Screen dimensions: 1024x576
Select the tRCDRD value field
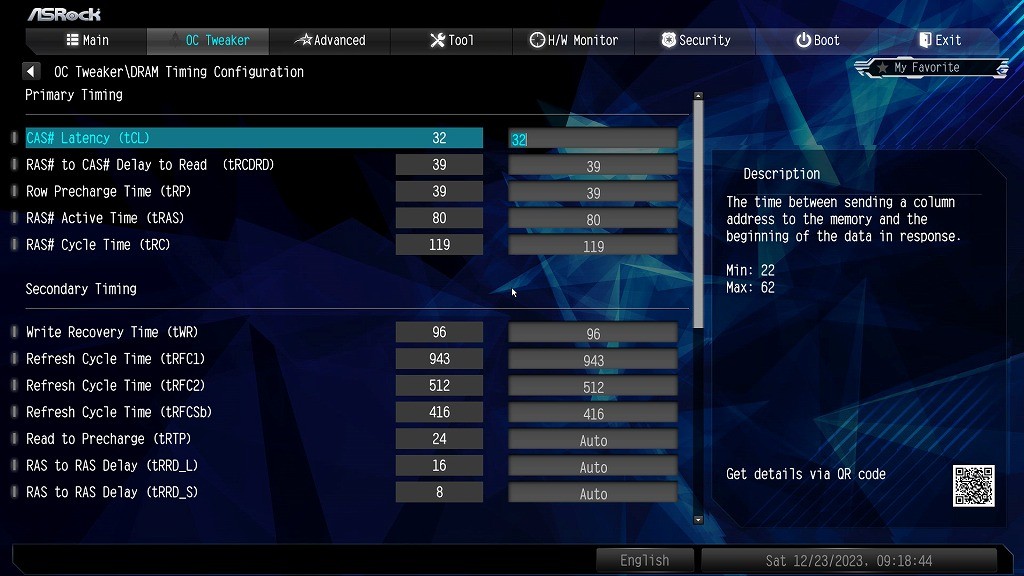593,166
